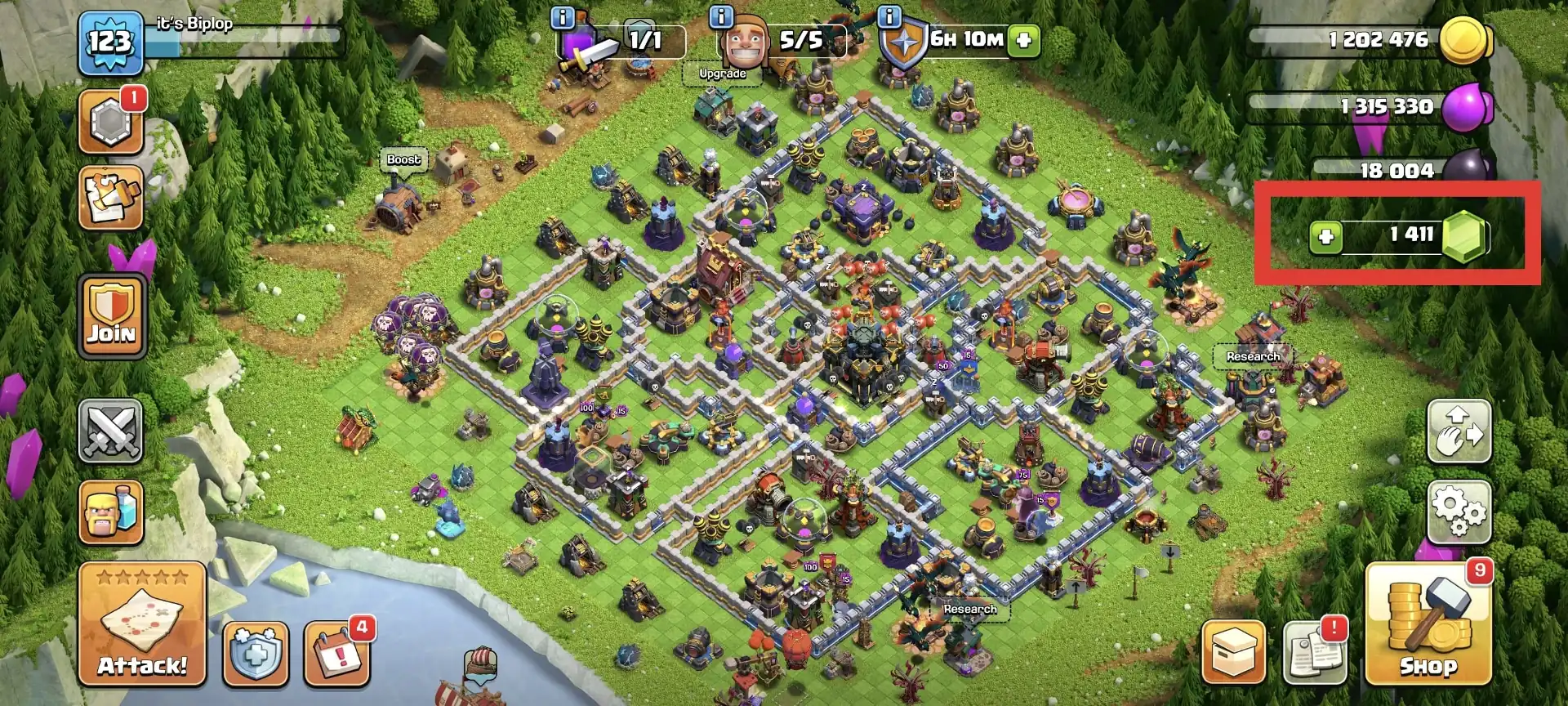Tap the player experience progress bar

[245, 36]
